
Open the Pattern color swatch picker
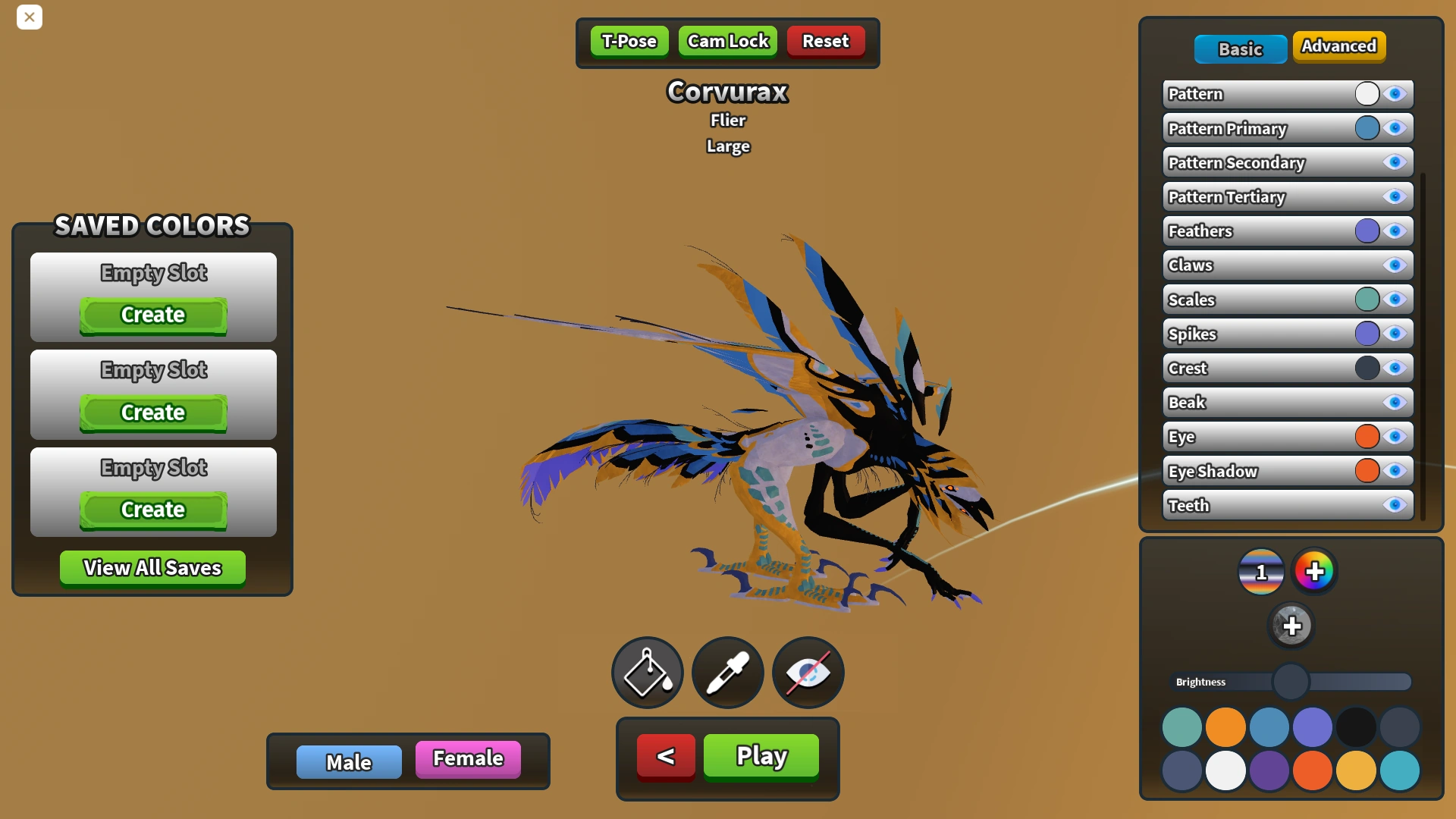(x=1366, y=93)
